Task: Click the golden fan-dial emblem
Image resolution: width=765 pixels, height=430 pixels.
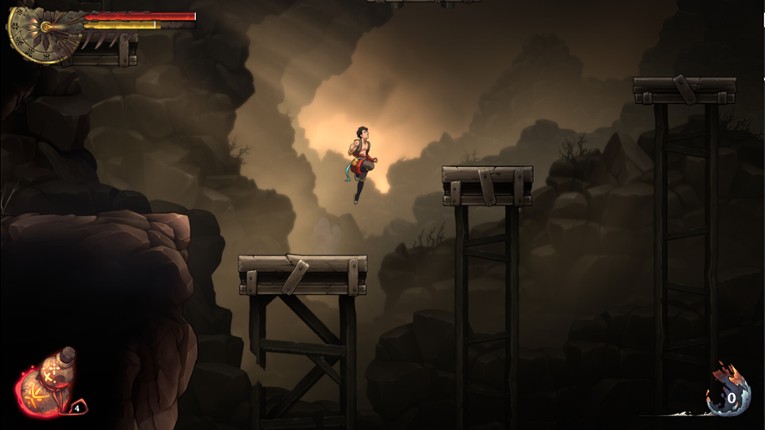Action: coord(42,34)
